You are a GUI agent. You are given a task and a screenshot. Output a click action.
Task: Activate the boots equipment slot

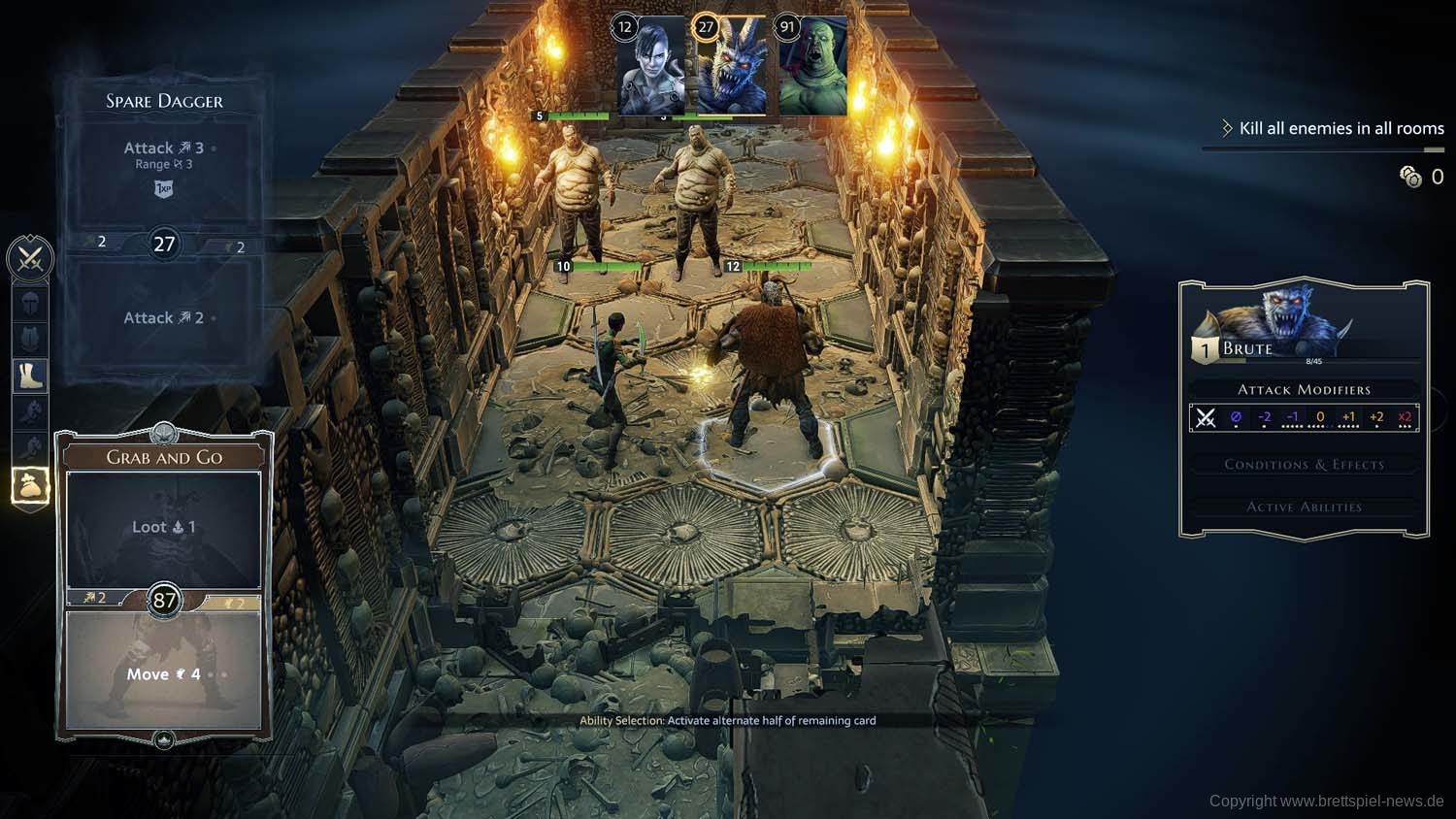[30, 376]
